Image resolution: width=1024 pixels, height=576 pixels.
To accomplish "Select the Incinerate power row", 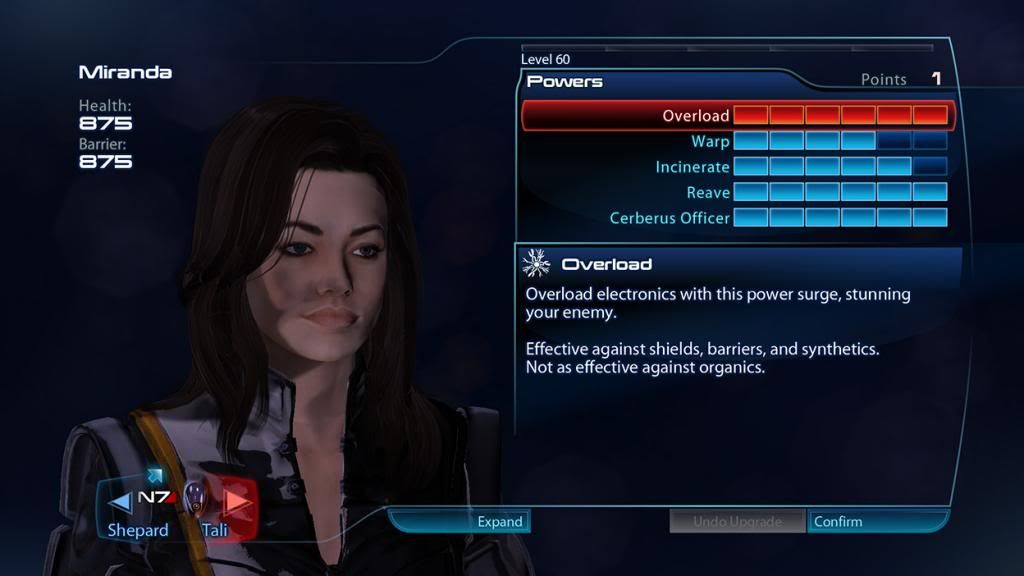I will (738, 167).
